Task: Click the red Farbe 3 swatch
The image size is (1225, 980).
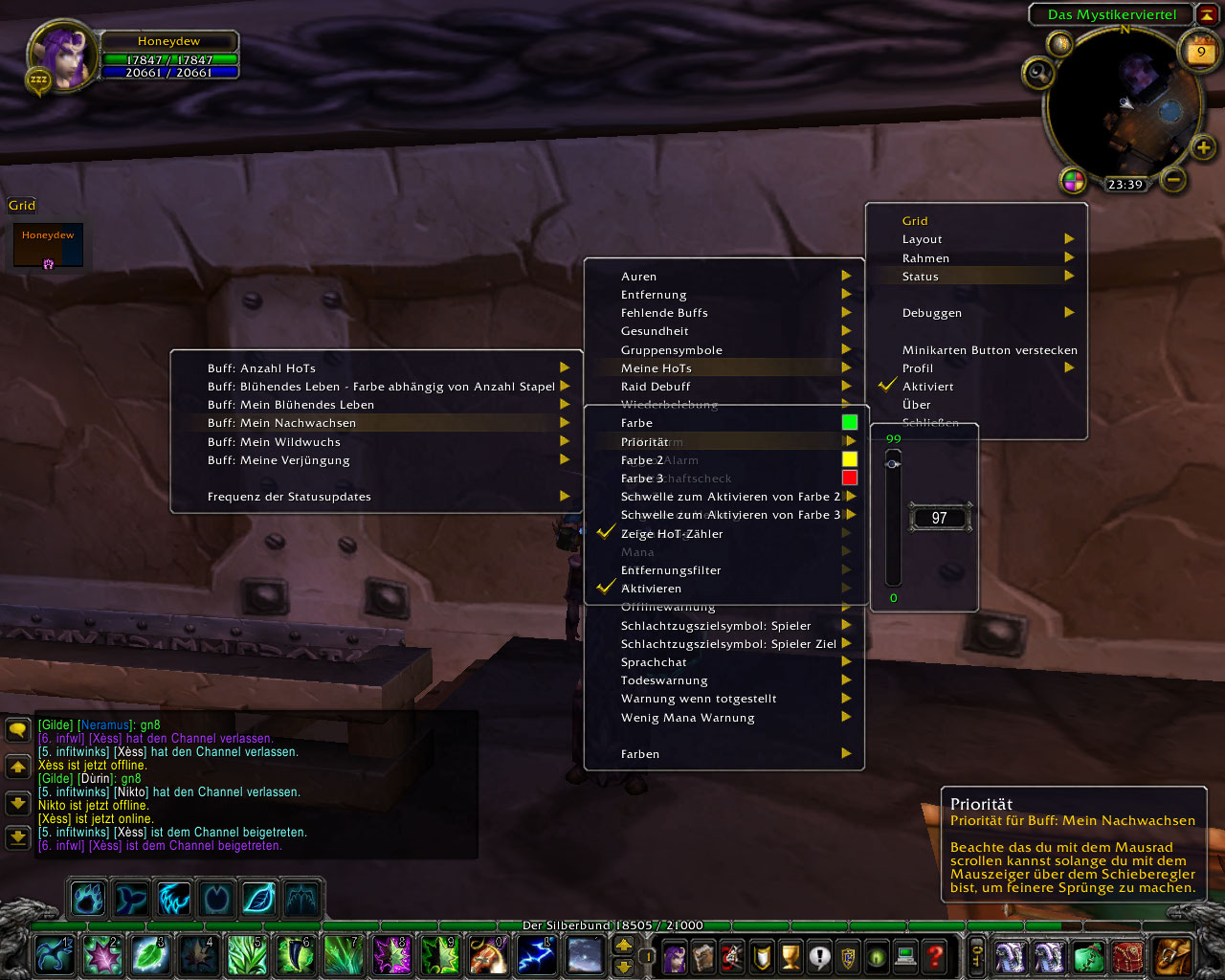Action: tap(850, 478)
